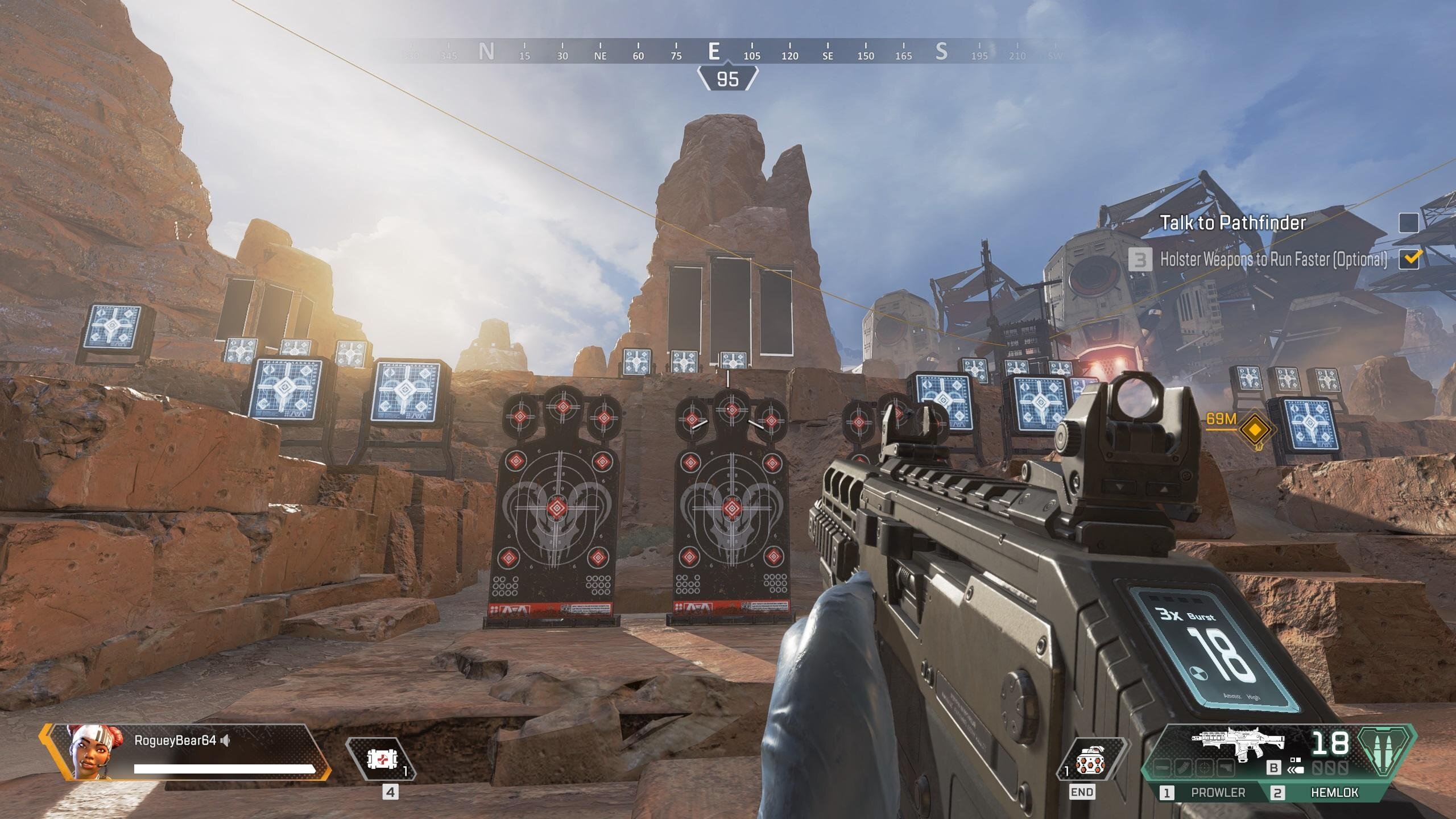Use the syringe health item
1456x819 pixels.
(380, 760)
